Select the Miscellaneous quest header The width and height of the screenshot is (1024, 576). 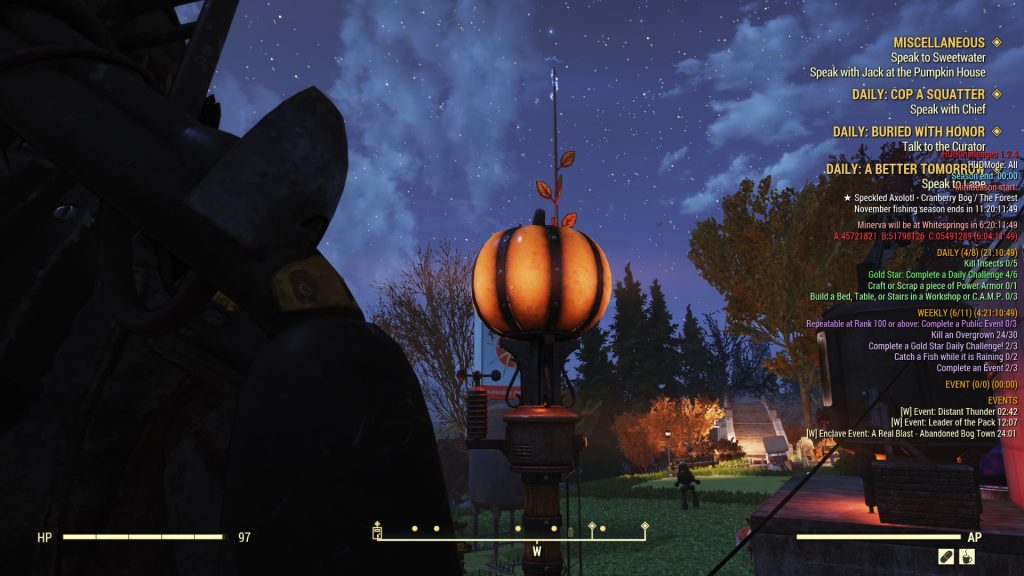pos(939,42)
